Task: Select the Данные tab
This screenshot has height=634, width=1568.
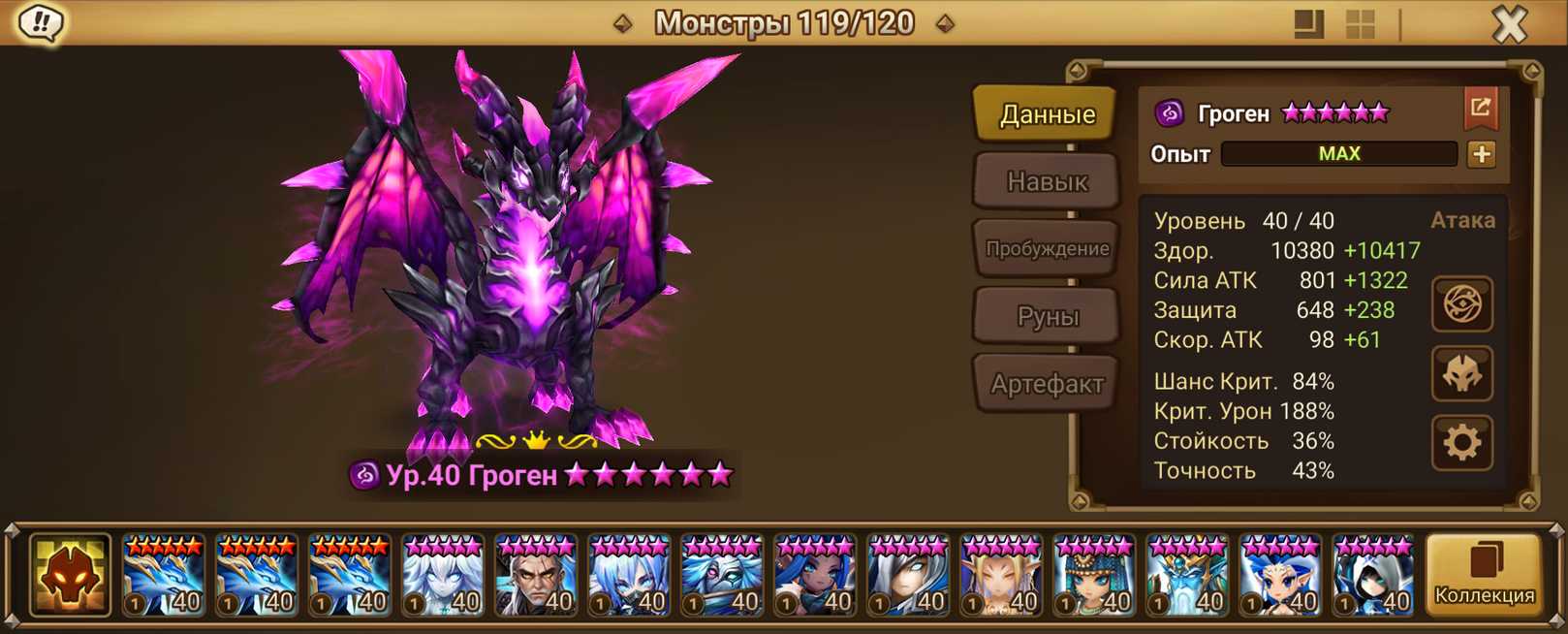Action: point(1047,114)
